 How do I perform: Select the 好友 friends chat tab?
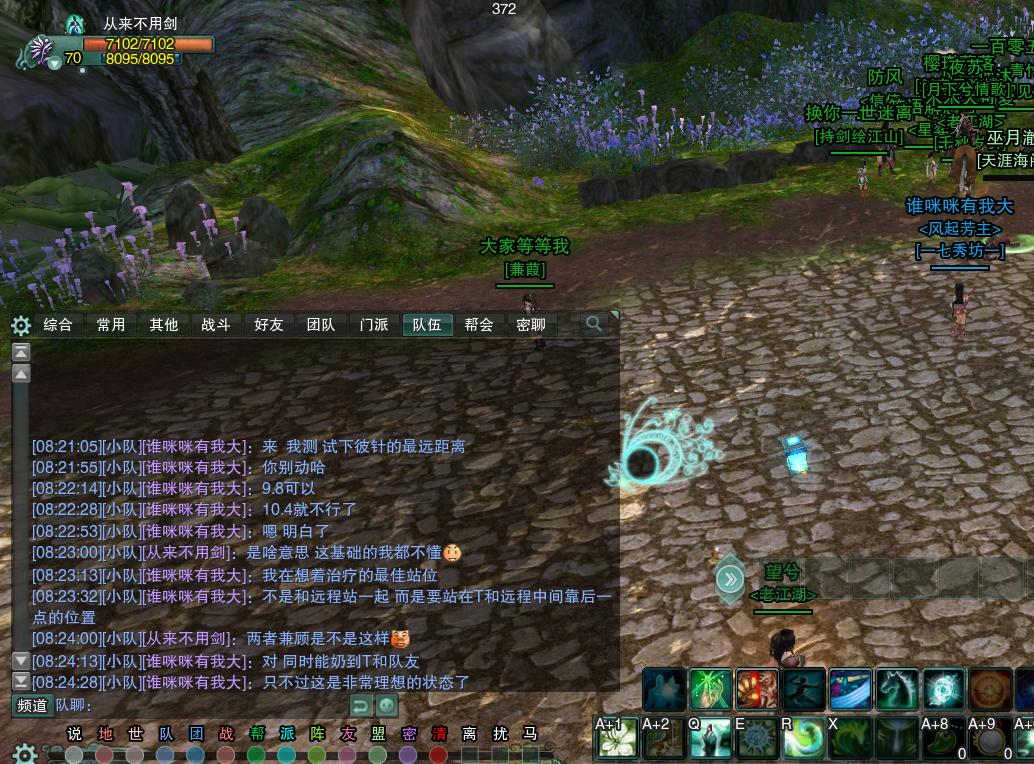(x=269, y=325)
